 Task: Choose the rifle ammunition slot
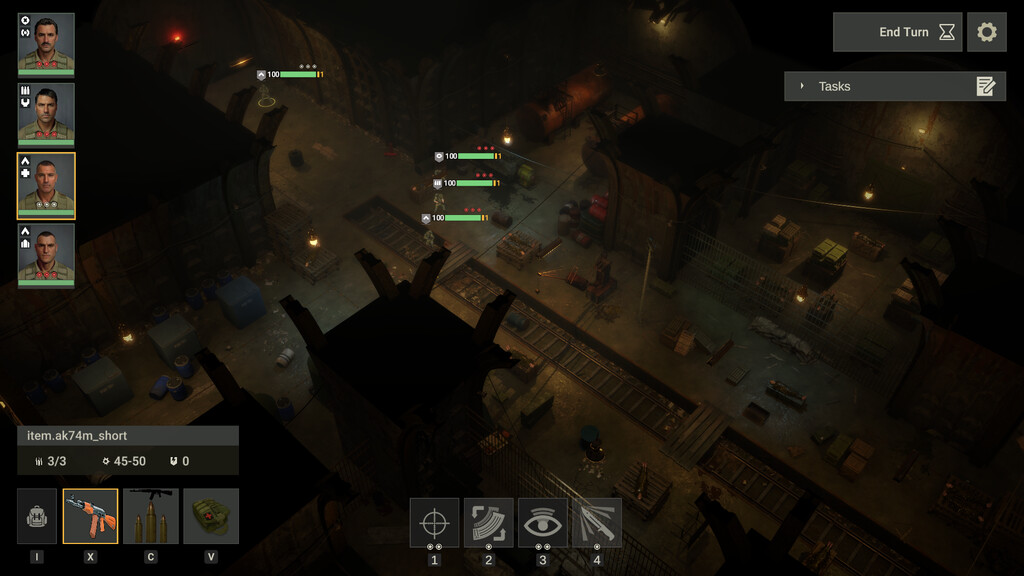tap(151, 516)
